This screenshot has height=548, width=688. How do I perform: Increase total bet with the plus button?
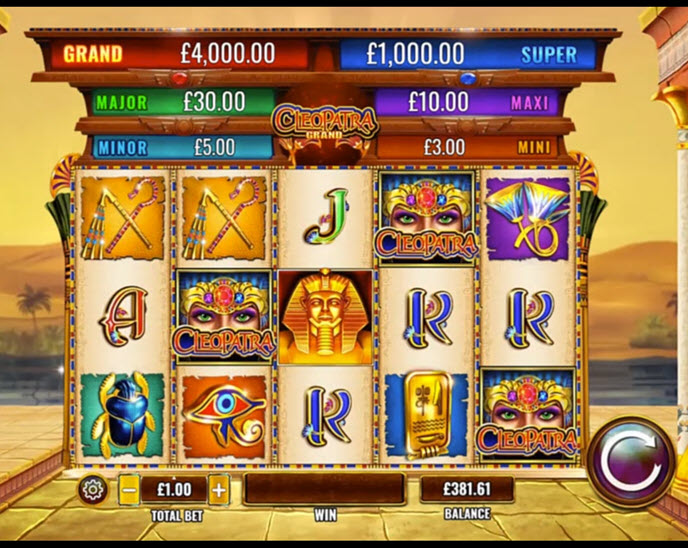pos(219,490)
